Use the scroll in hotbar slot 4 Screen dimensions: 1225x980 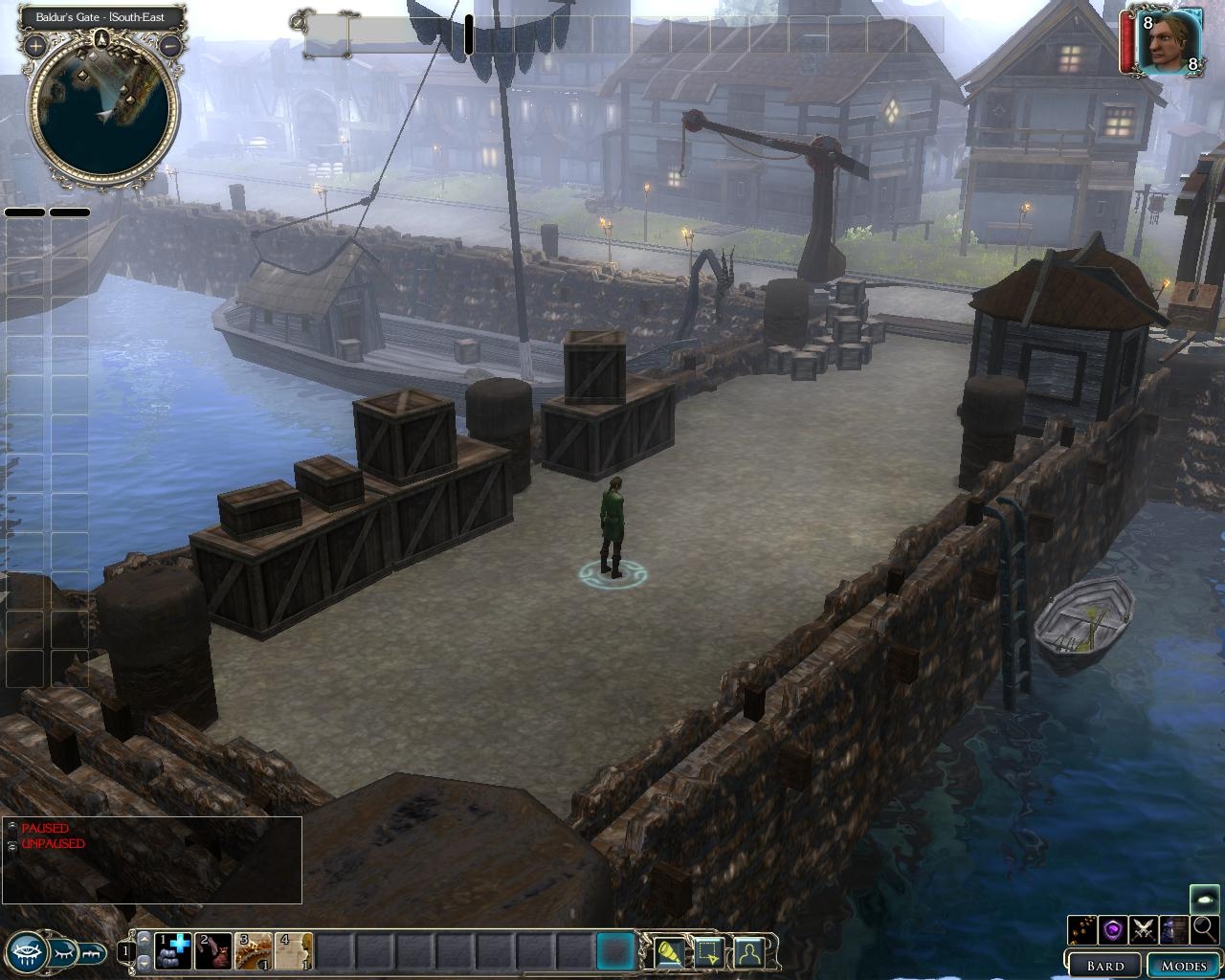pyautogui.click(x=295, y=950)
